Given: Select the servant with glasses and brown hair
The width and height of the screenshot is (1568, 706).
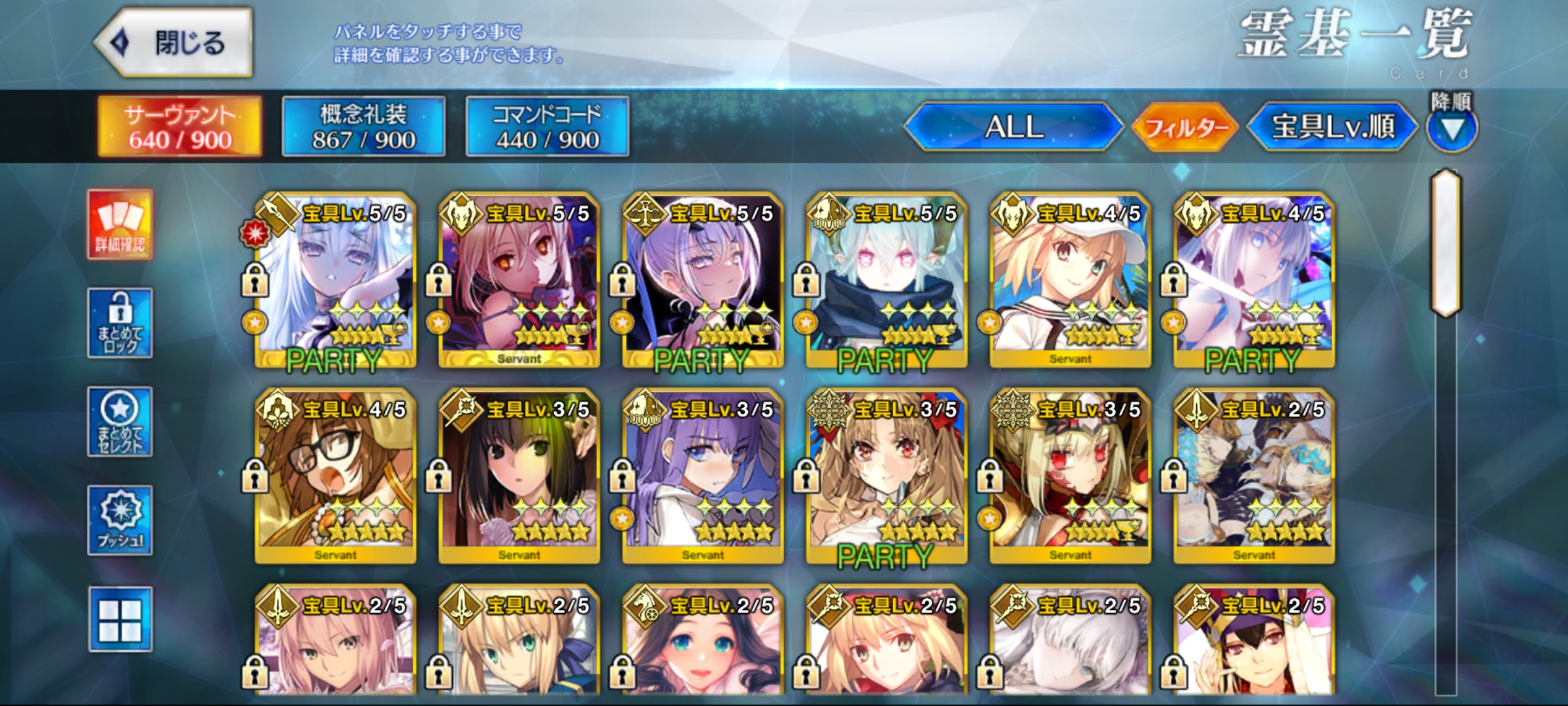Looking at the screenshot, I should tap(335, 477).
